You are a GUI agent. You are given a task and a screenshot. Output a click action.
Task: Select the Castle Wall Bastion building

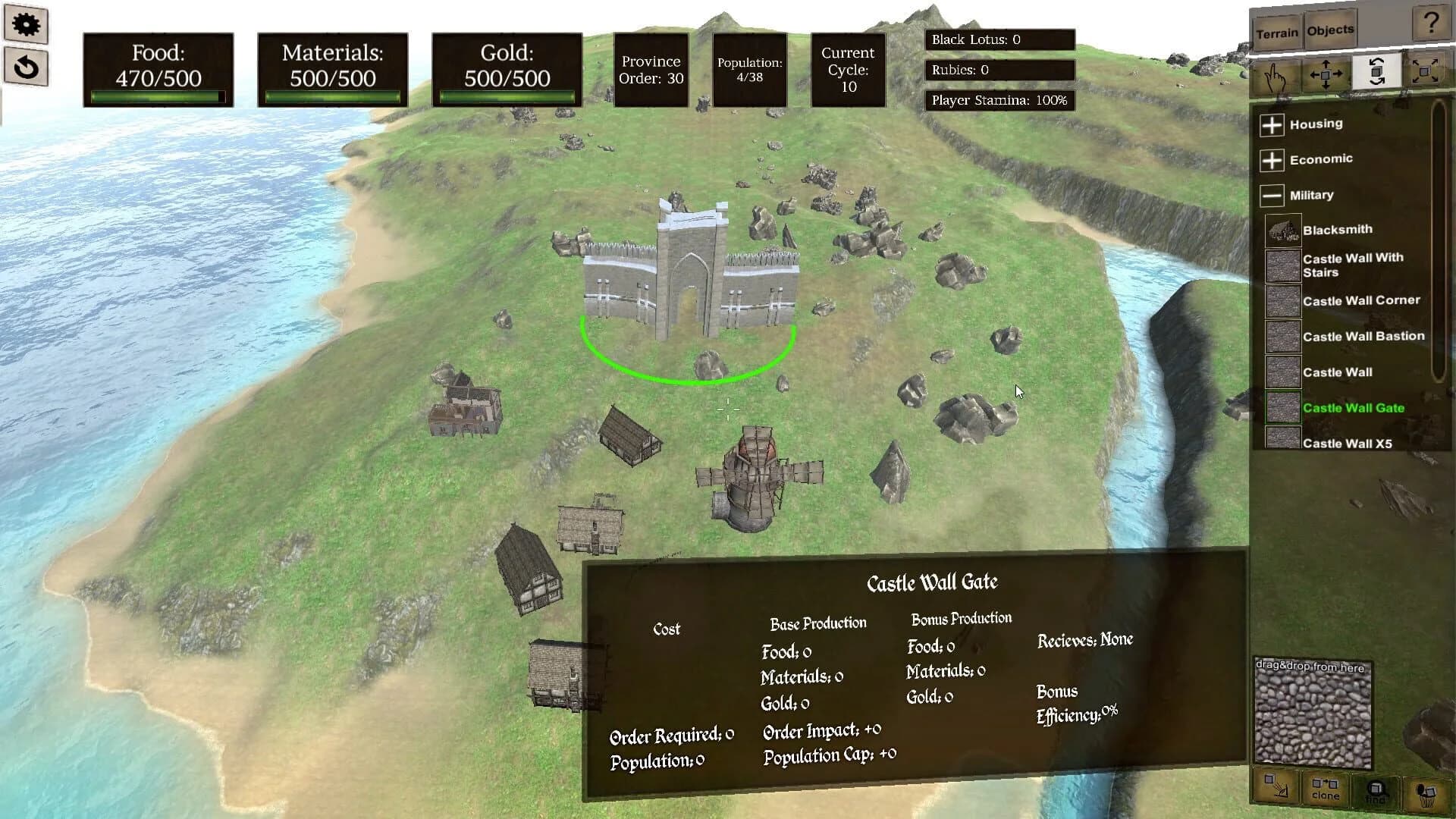pos(1363,335)
